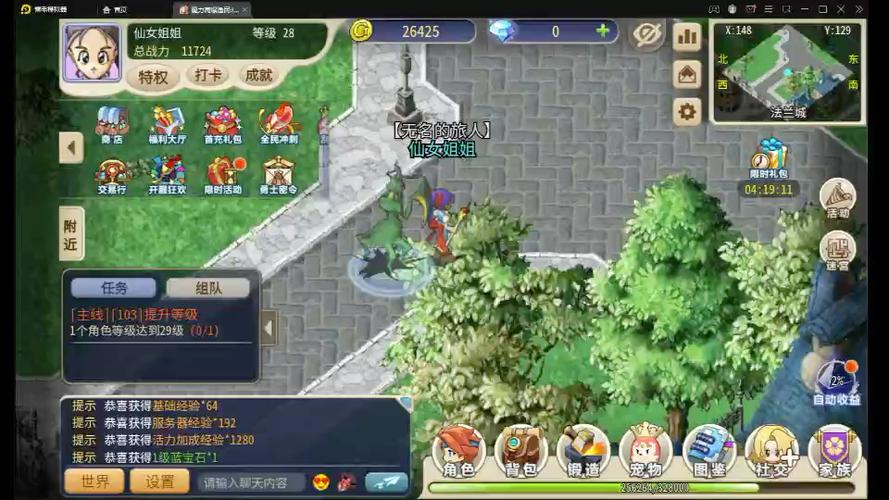Open the 福利大厅 welfare hall
The height and width of the screenshot is (500, 889).
pyautogui.click(x=167, y=127)
